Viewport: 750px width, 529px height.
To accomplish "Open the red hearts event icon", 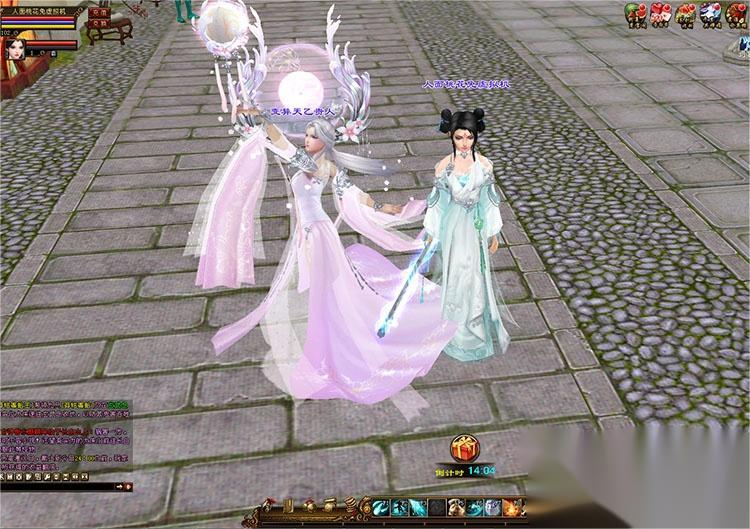I will click(659, 13).
